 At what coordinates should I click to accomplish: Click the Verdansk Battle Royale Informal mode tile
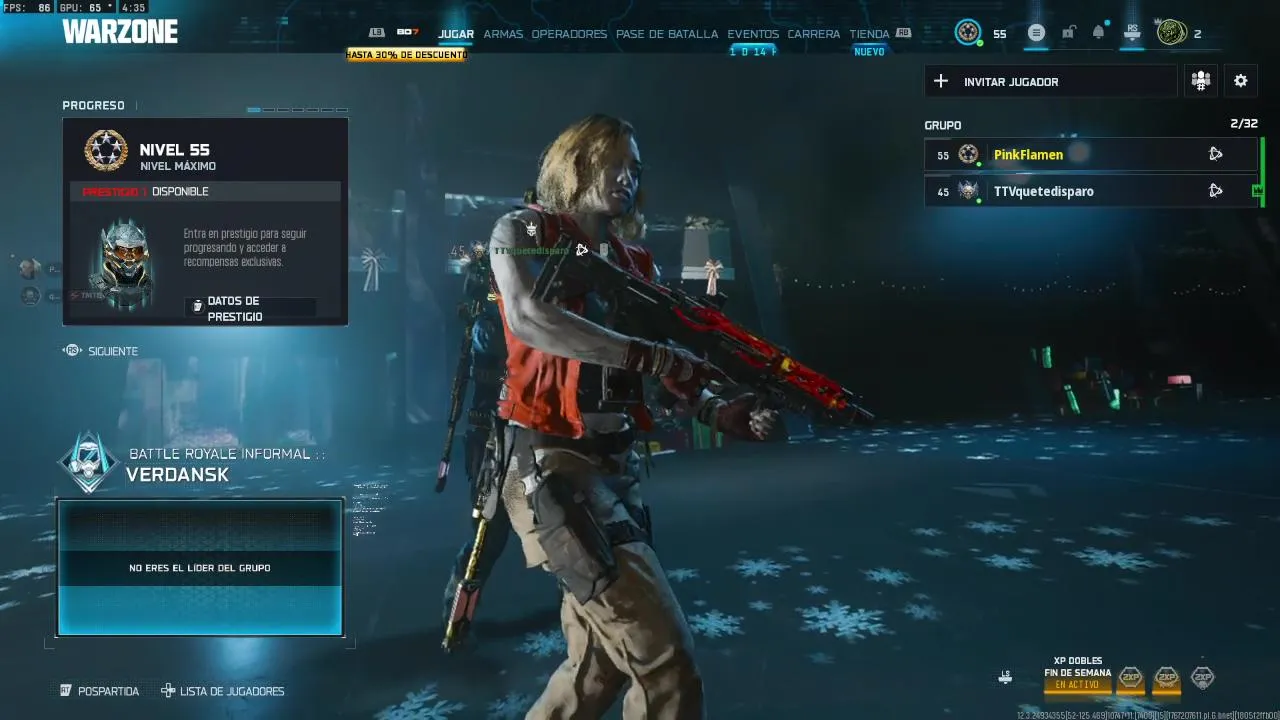(200, 567)
